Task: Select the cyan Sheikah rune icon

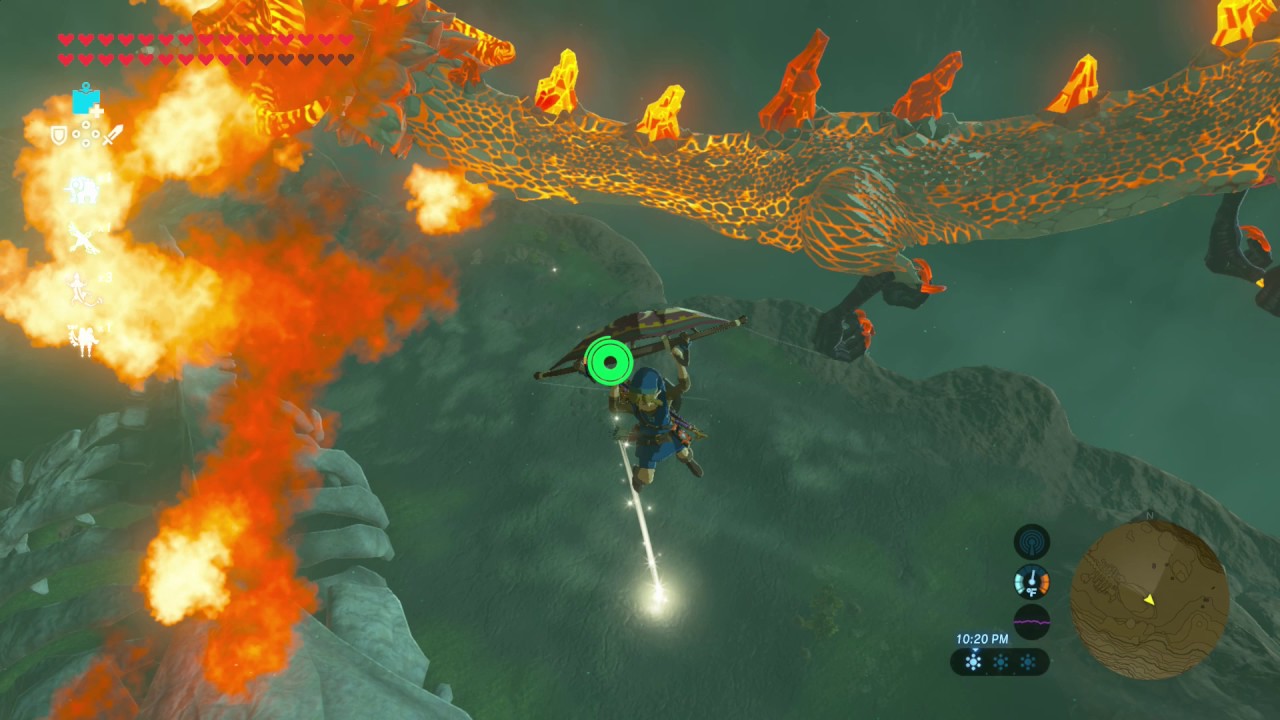Action: pyautogui.click(x=86, y=101)
